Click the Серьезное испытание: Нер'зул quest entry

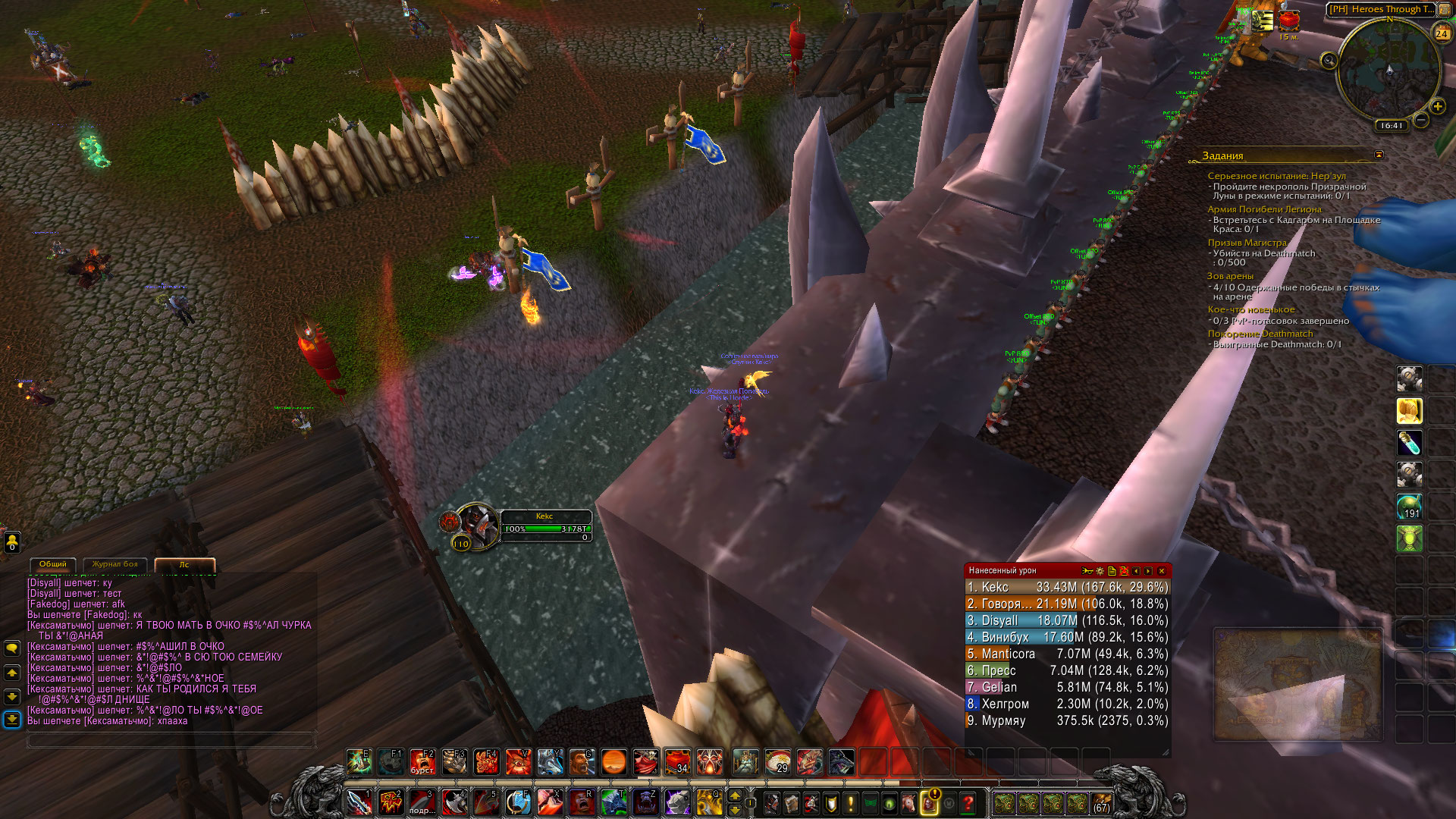pos(1276,176)
